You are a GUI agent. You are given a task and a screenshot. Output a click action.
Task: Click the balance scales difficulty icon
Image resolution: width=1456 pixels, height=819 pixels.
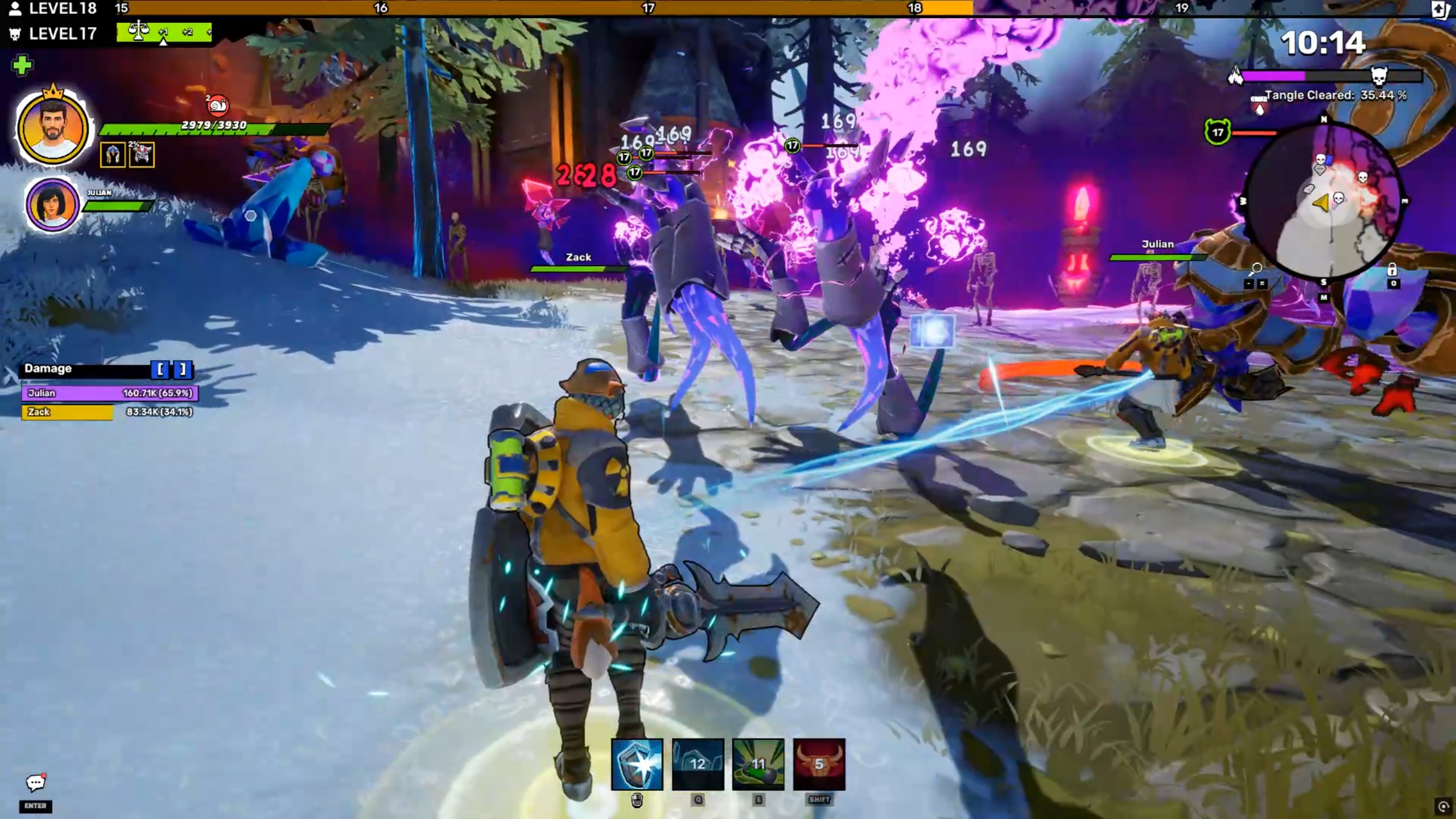(x=138, y=31)
